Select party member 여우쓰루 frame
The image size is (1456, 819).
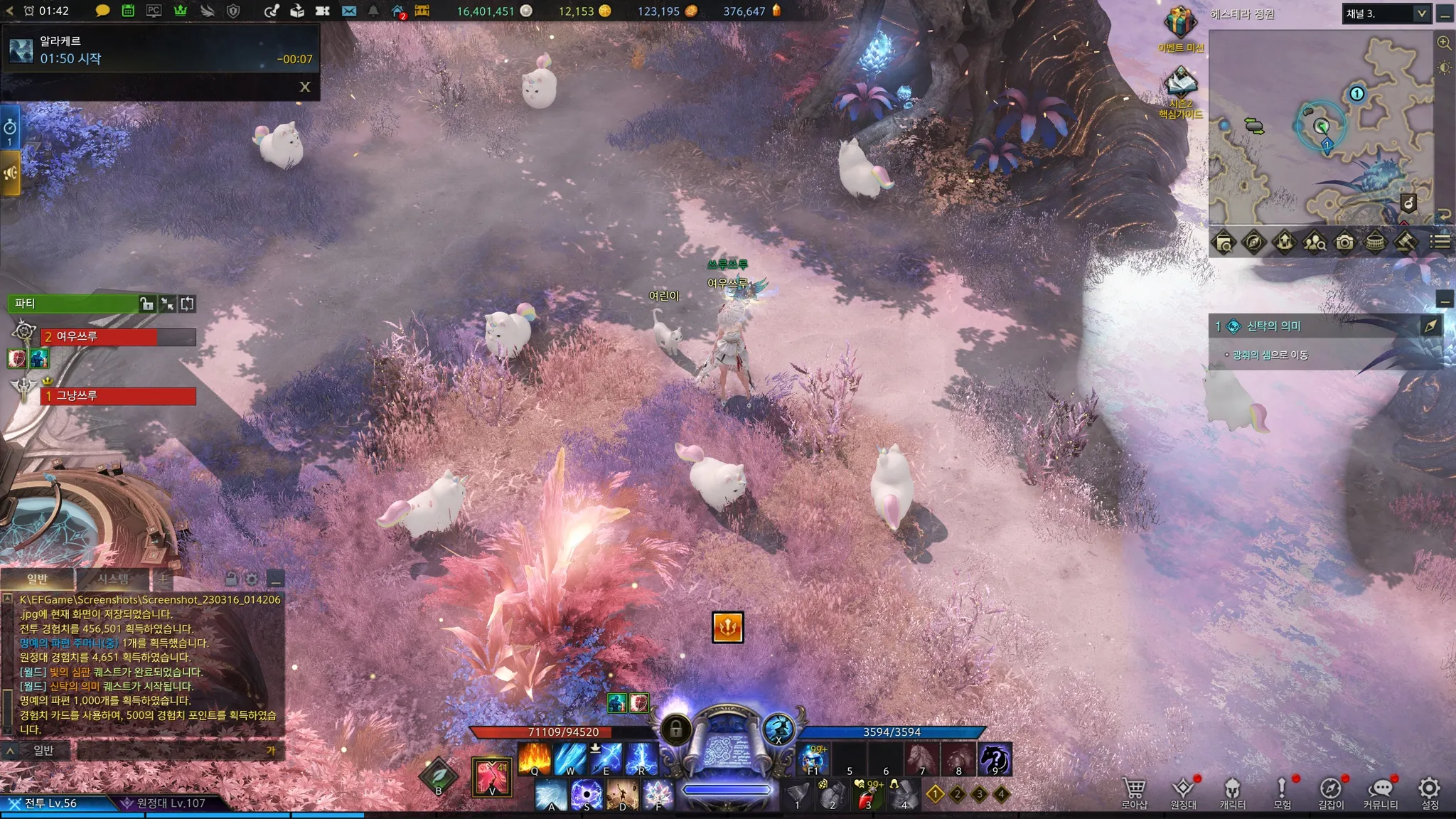tap(118, 337)
